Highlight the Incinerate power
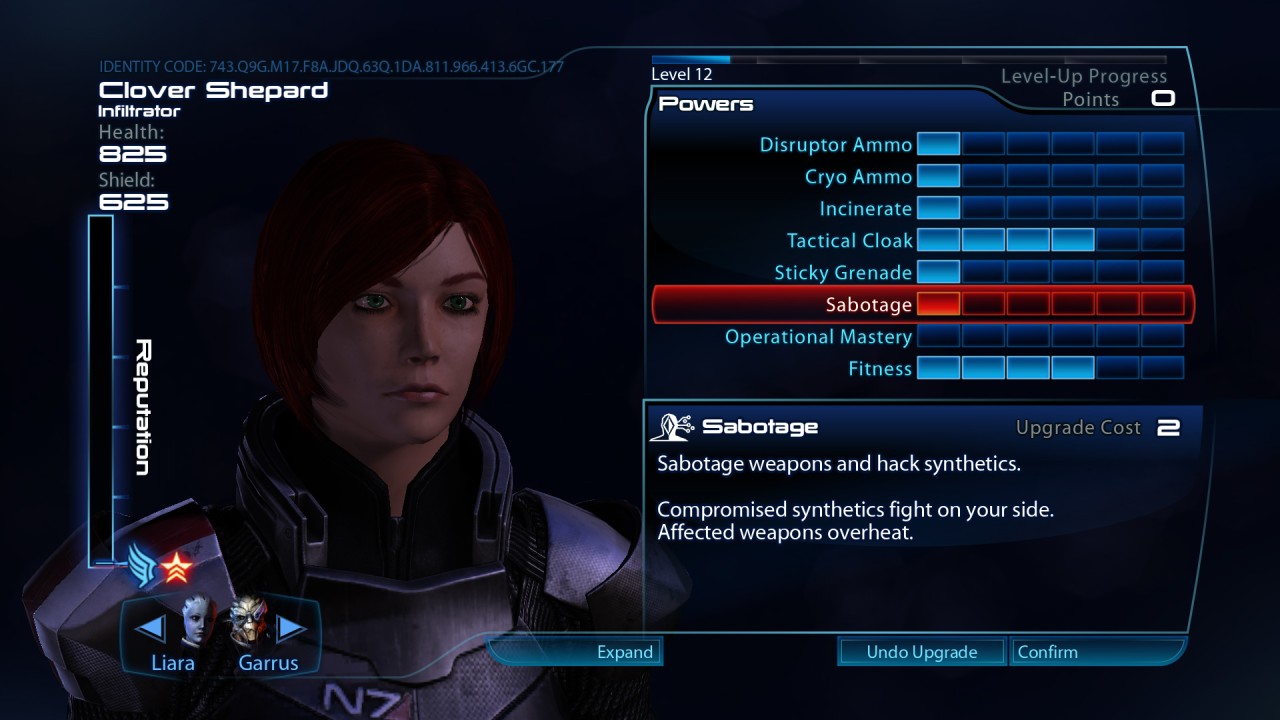Screen dimensions: 1280x720 [865, 209]
